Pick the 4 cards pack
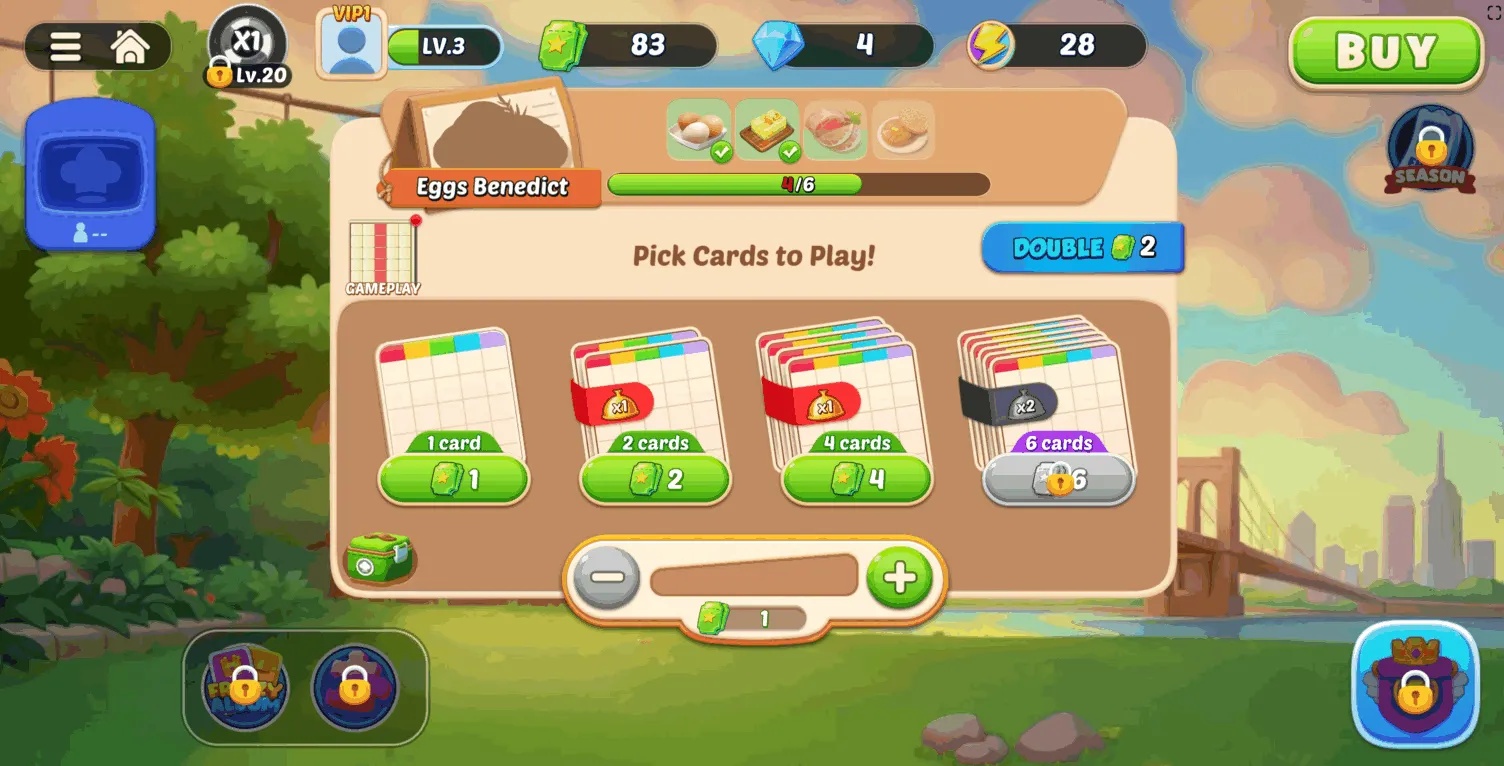The image size is (1504, 766). click(x=857, y=480)
